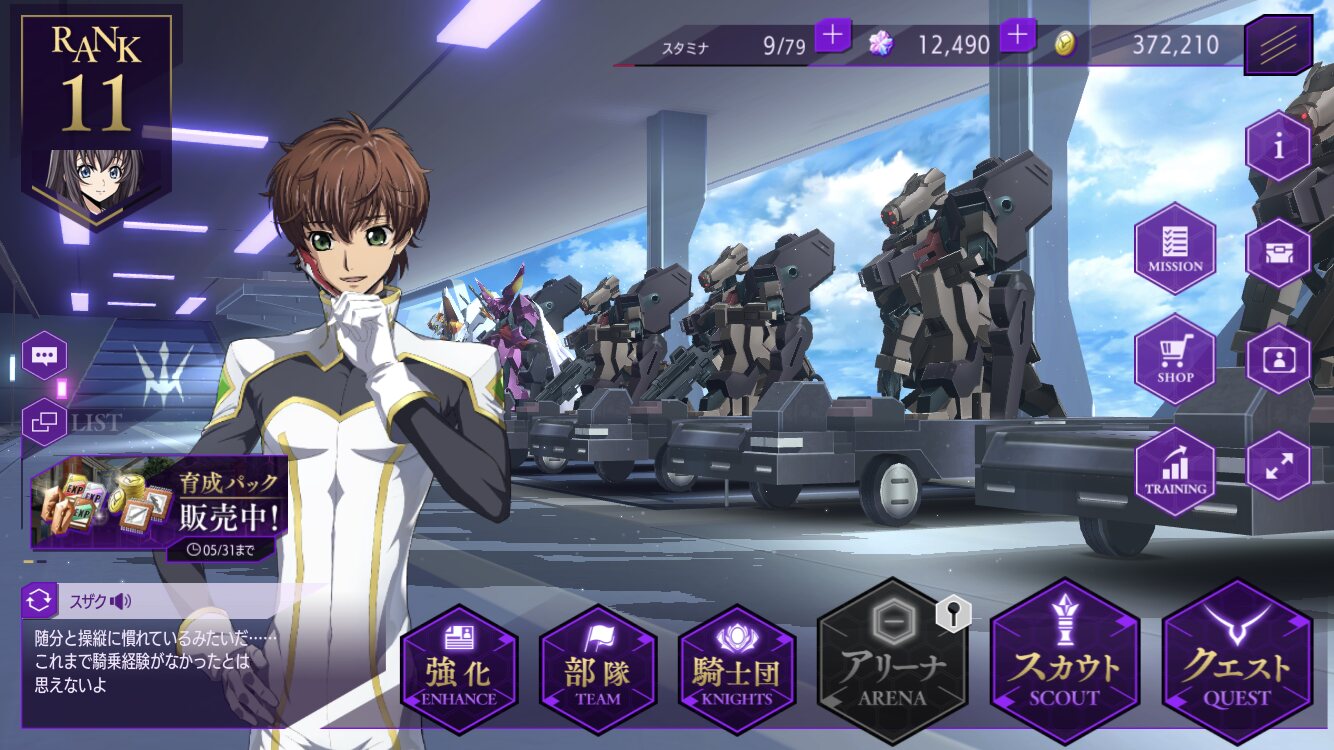The width and height of the screenshot is (1334, 750).
Task: Open the present box icon
Action: pos(1278,253)
